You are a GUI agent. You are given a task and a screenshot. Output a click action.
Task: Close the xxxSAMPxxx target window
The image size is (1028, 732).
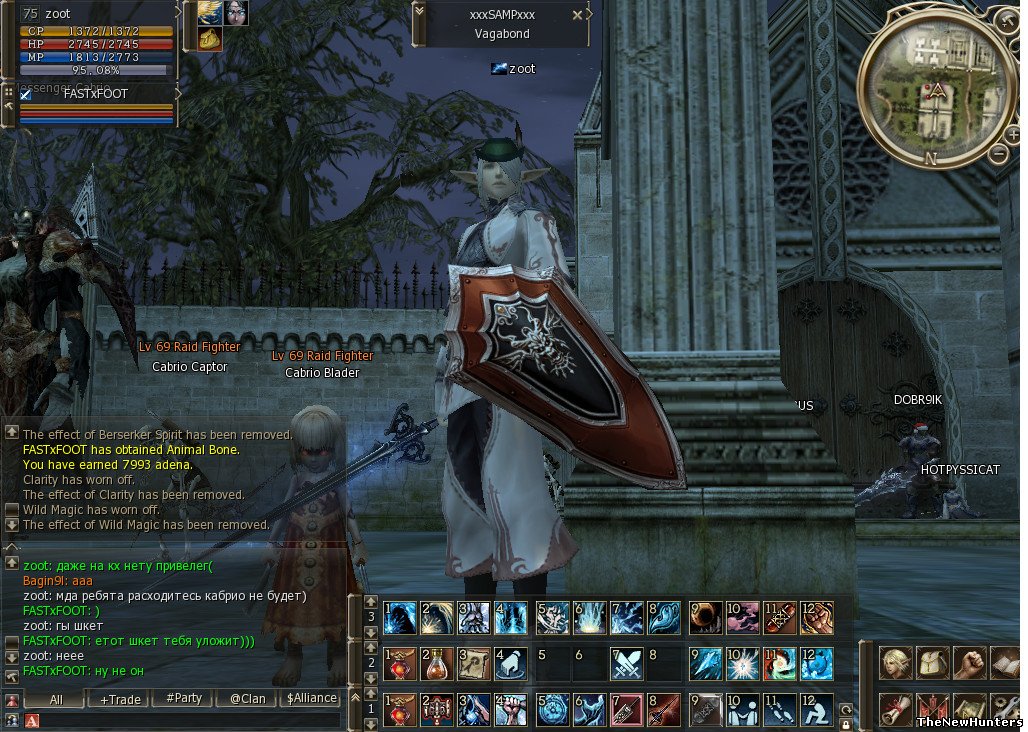point(577,15)
